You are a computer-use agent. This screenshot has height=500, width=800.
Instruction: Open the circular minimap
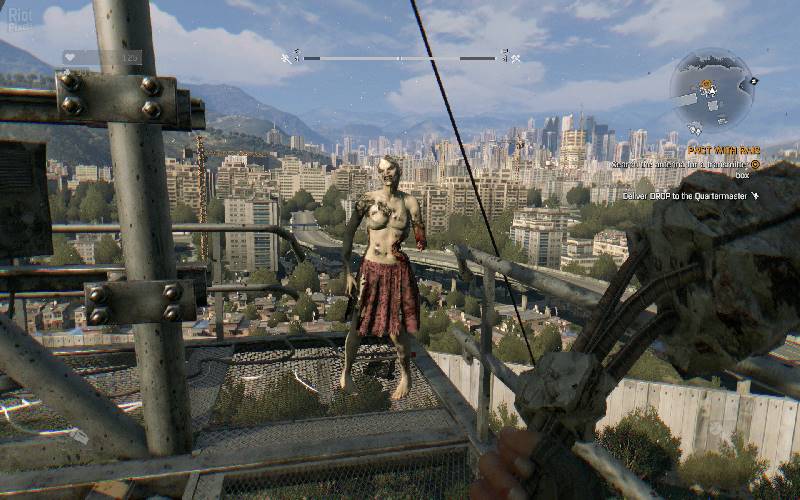pos(712,92)
